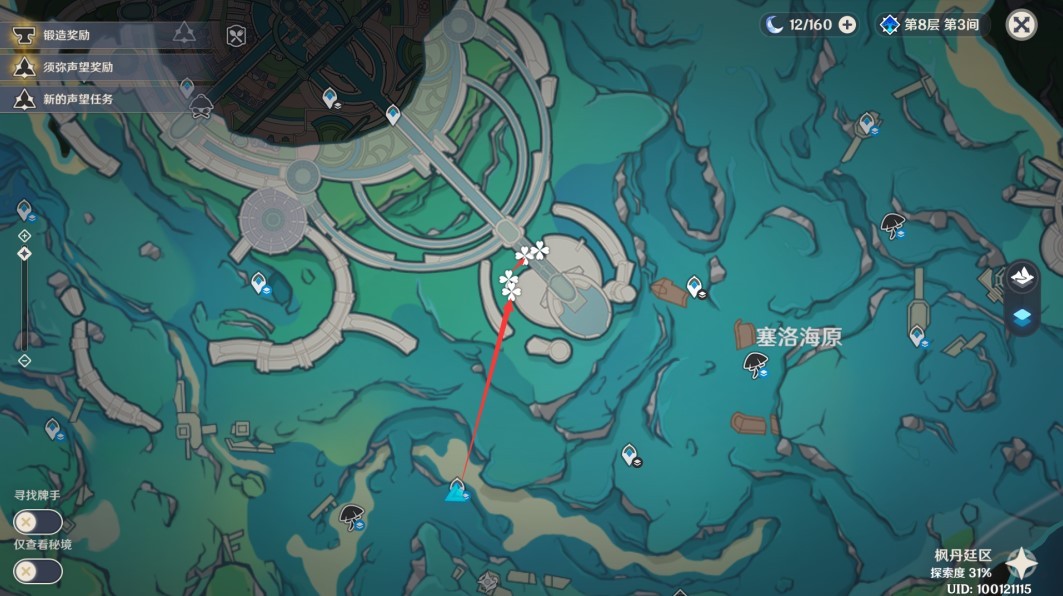Click the map zoom slider handle
This screenshot has width=1063, height=596.
pos(25,254)
